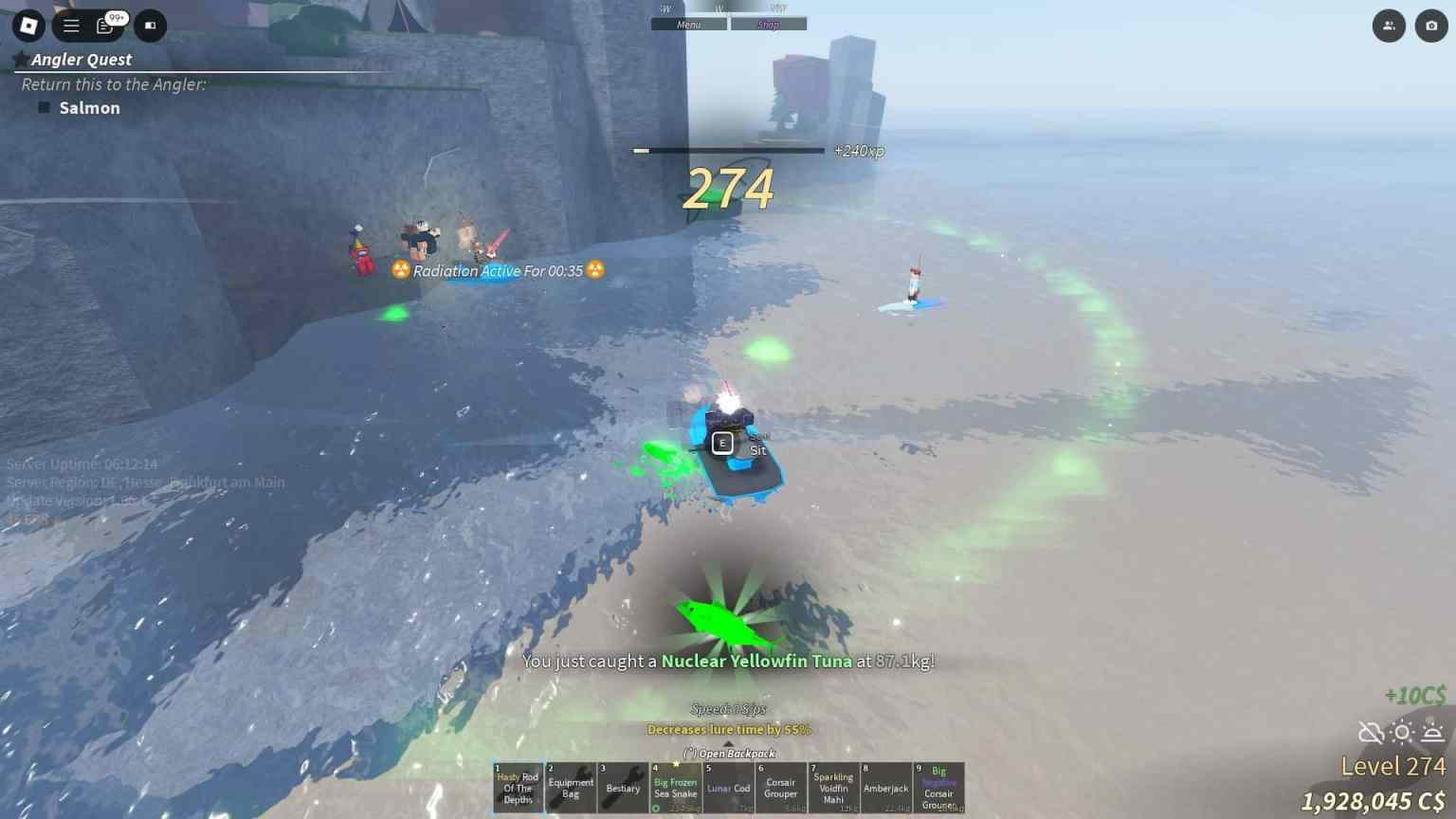This screenshot has height=819, width=1456.
Task: Click the brightness sun weather icon
Action: [1401, 732]
